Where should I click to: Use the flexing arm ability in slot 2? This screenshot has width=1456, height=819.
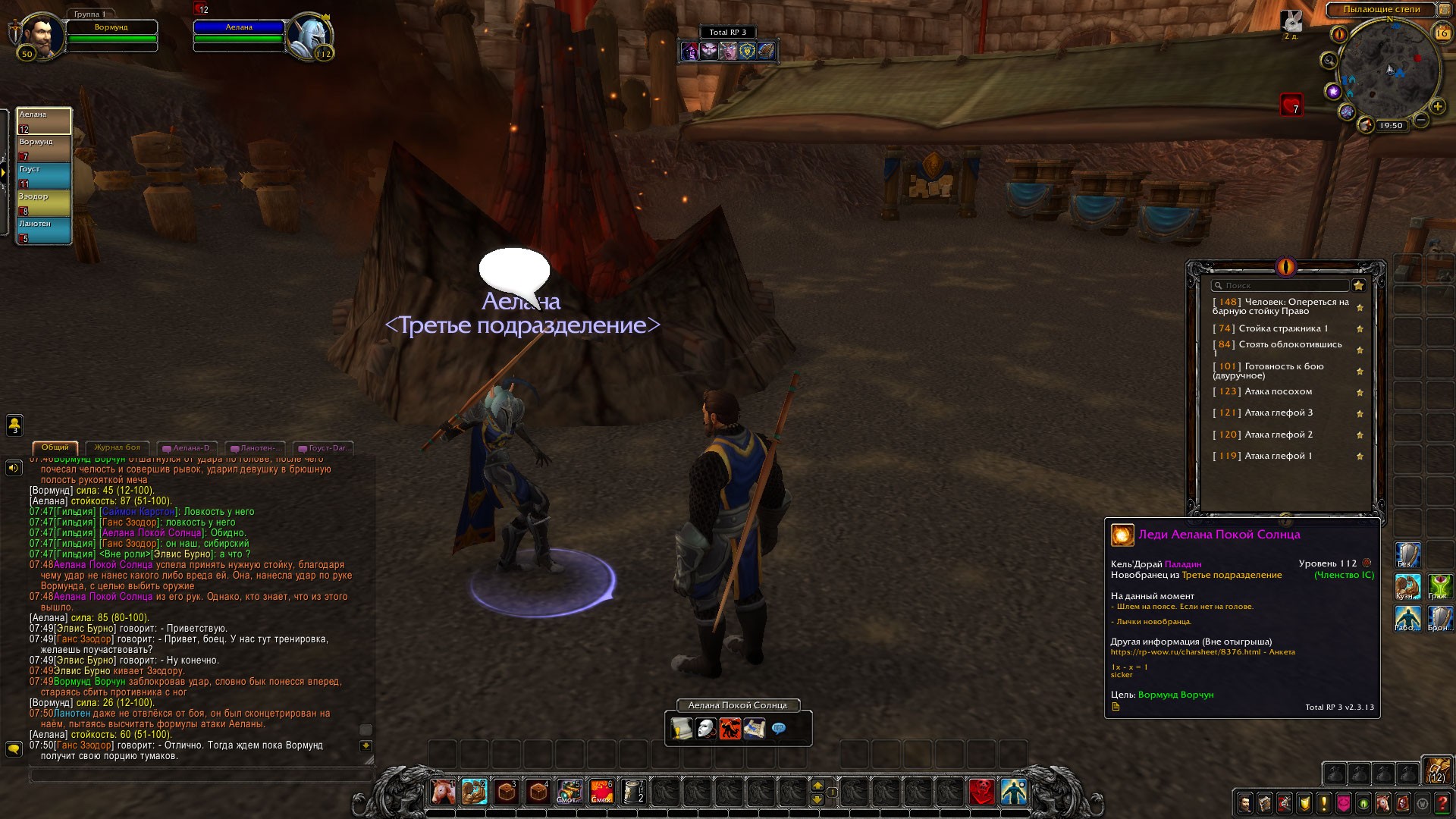coord(475,792)
